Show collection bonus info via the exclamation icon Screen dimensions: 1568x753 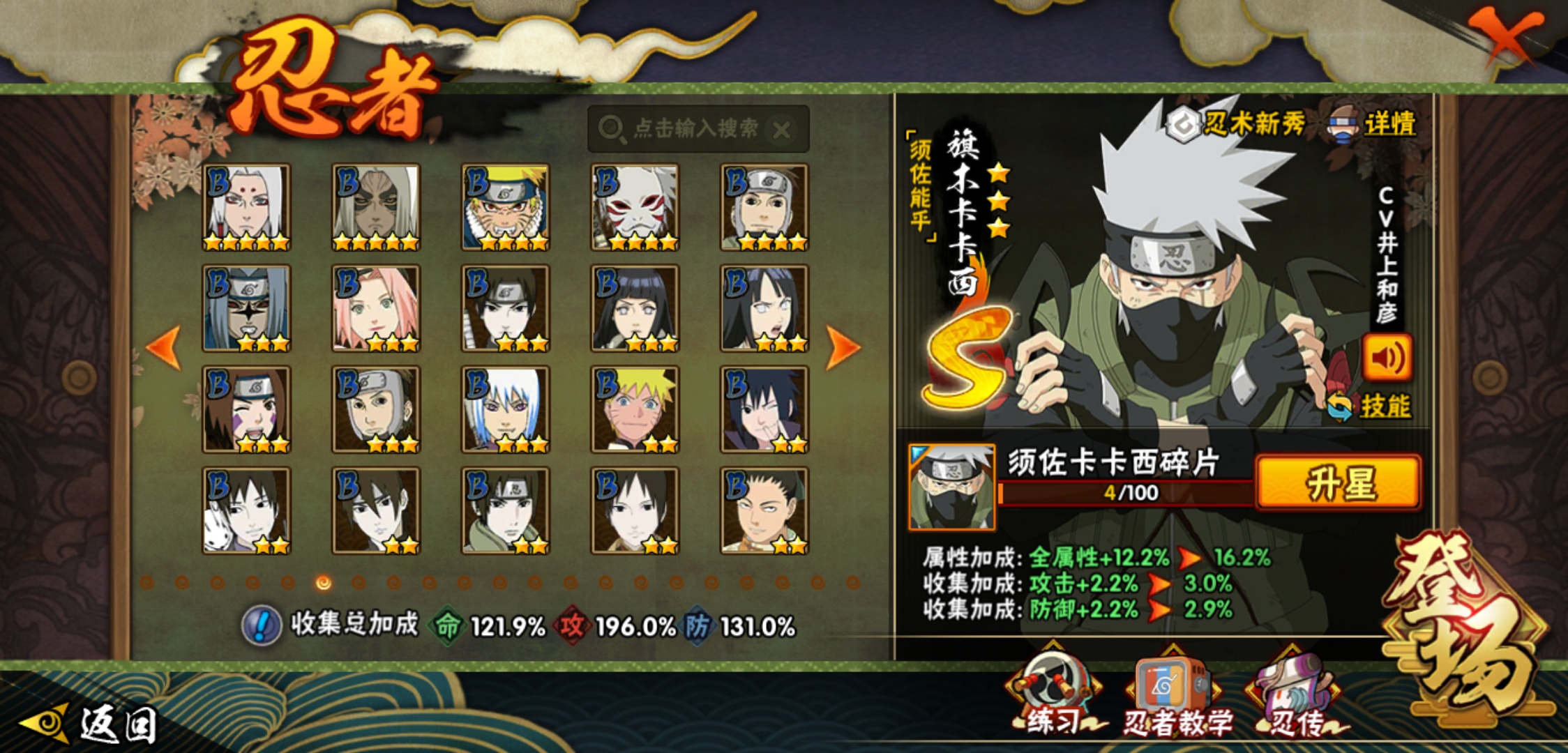262,625
